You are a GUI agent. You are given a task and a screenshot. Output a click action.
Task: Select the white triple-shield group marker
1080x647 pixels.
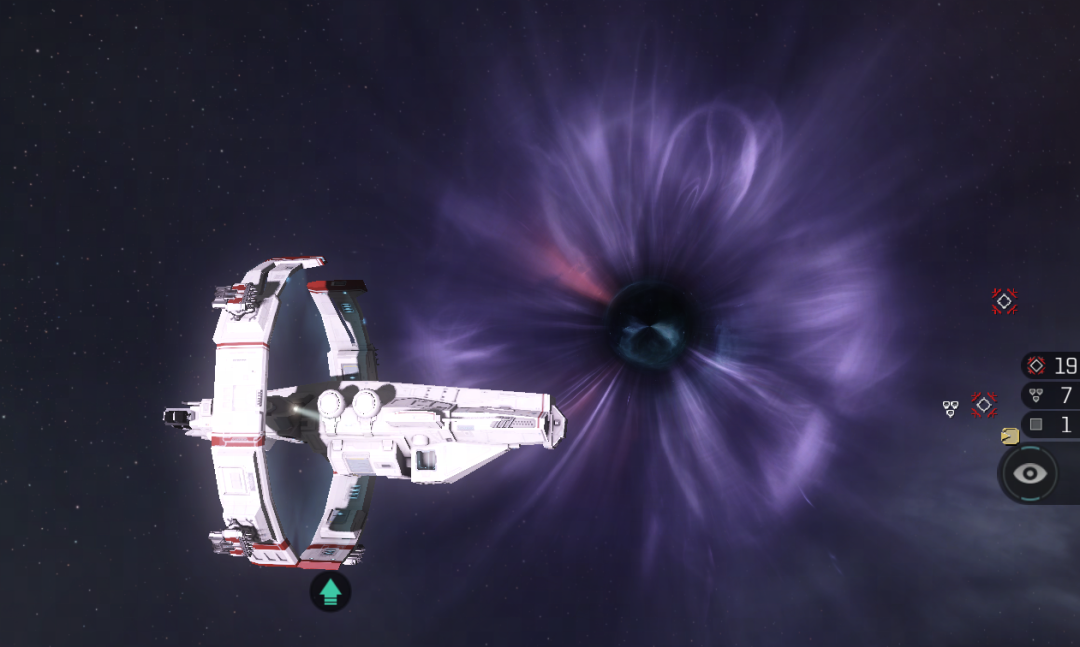(950, 408)
